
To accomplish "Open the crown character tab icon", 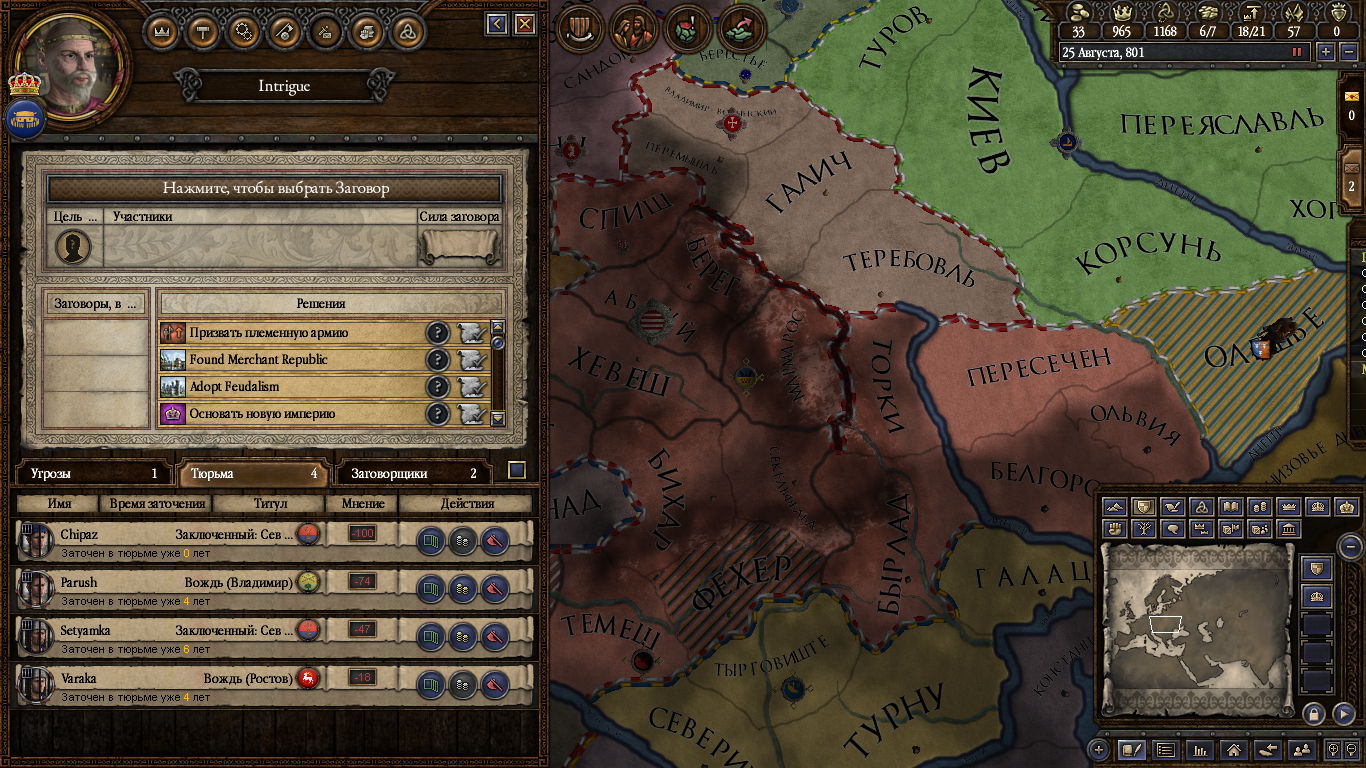I will click(162, 30).
